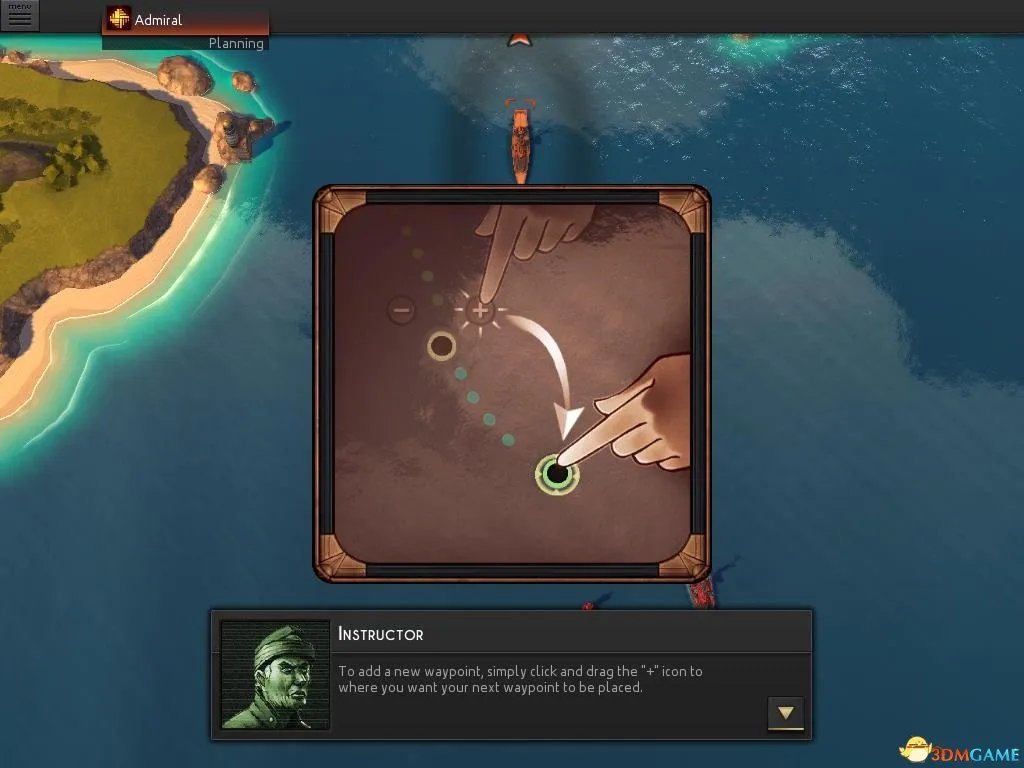Click the Instructor portrait
The image size is (1024, 768).
275,675
